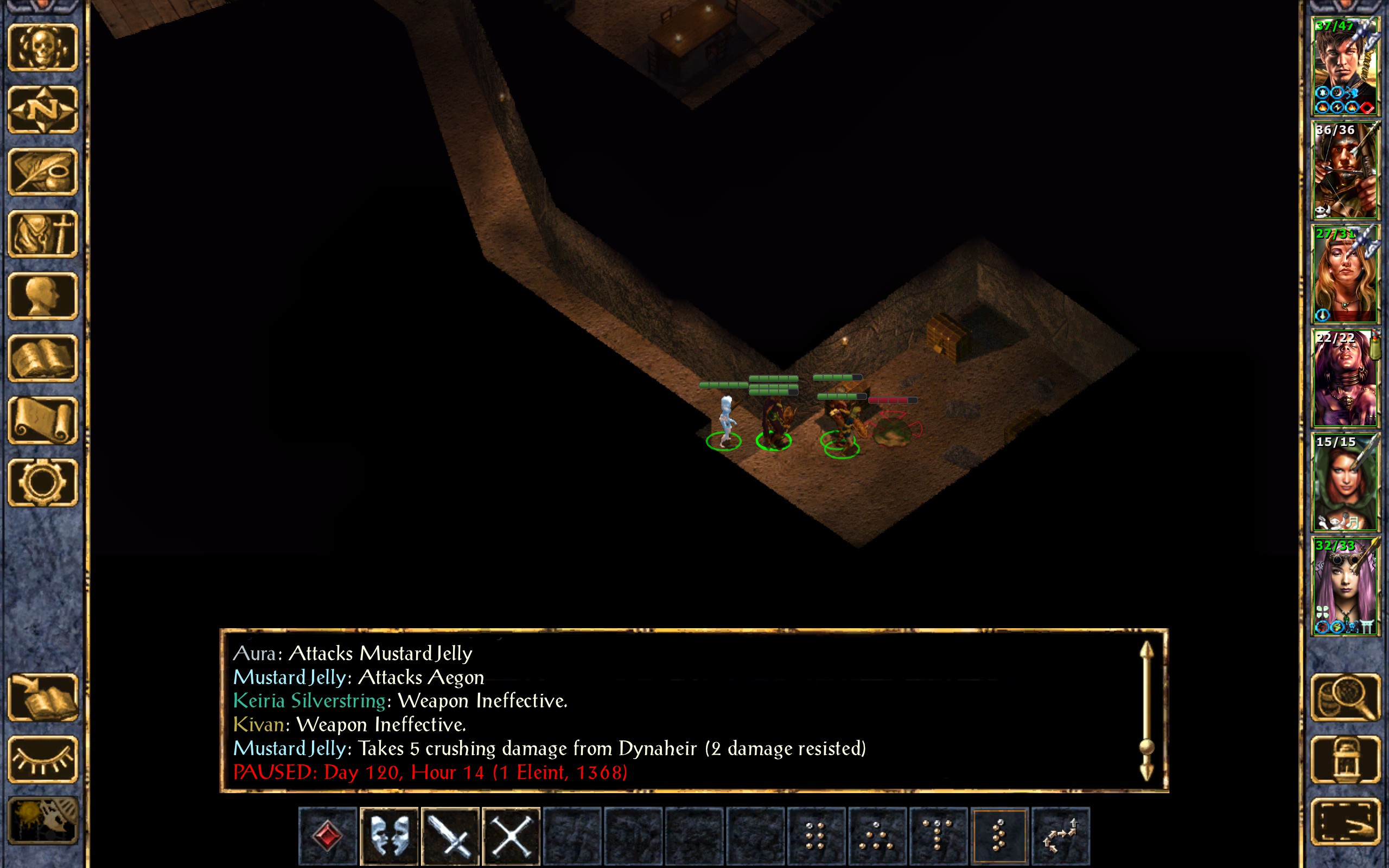Screen dimensions: 1389x868
Task: Open dialogue with the twin masks button
Action: (388, 836)
